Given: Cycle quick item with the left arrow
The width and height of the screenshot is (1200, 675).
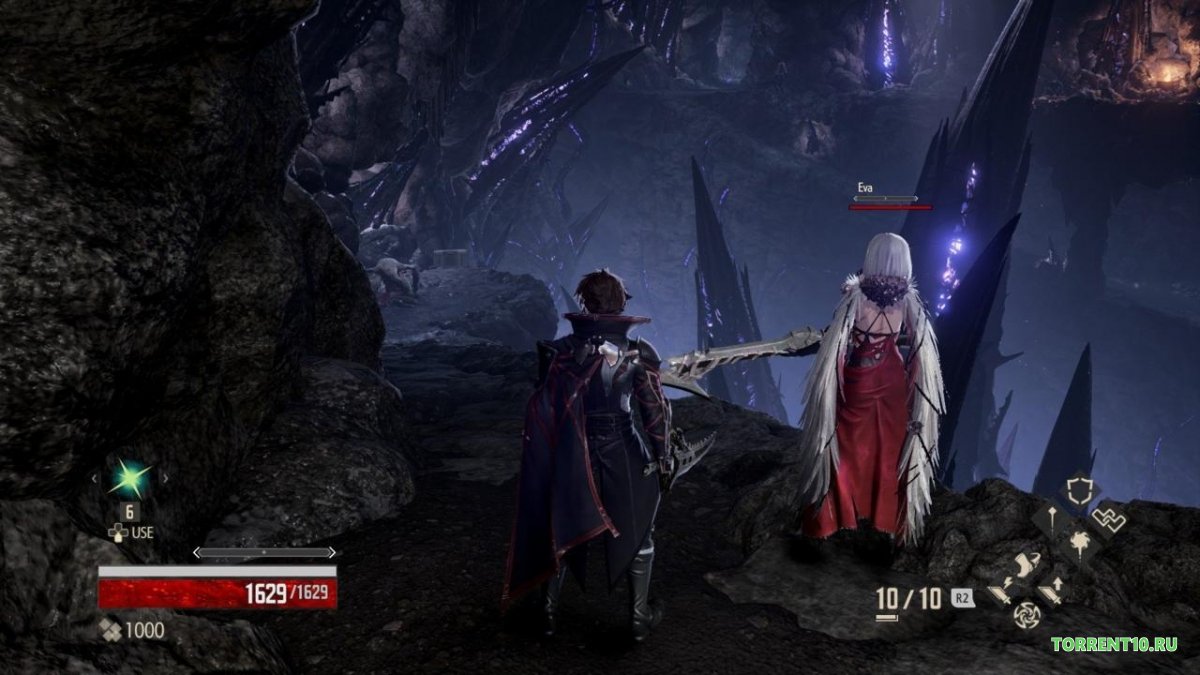Looking at the screenshot, I should pos(95,479).
